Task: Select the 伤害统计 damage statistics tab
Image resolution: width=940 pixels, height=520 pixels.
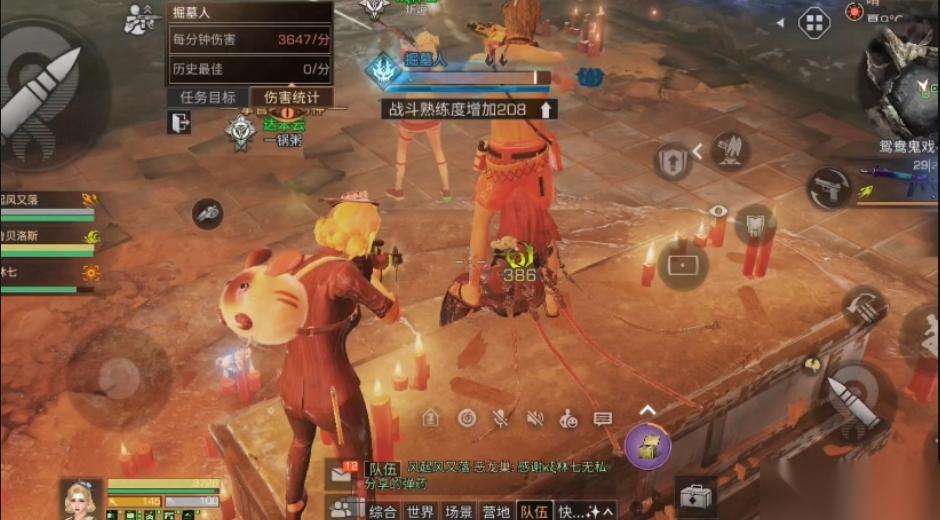Action: click(292, 97)
